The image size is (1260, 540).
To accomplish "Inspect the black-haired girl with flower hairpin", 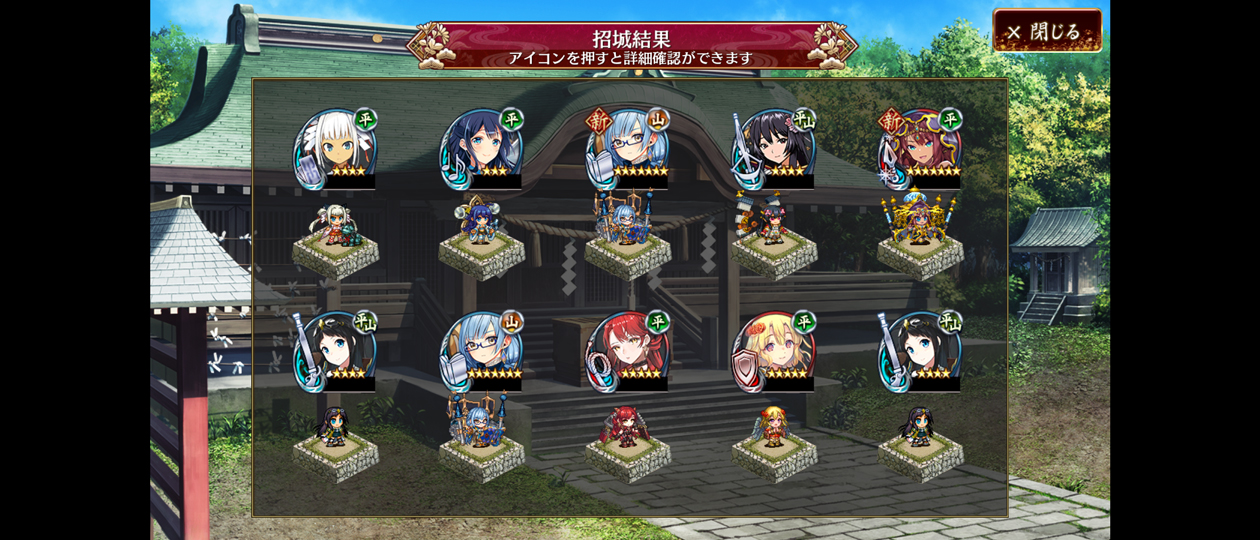I will click(x=774, y=149).
